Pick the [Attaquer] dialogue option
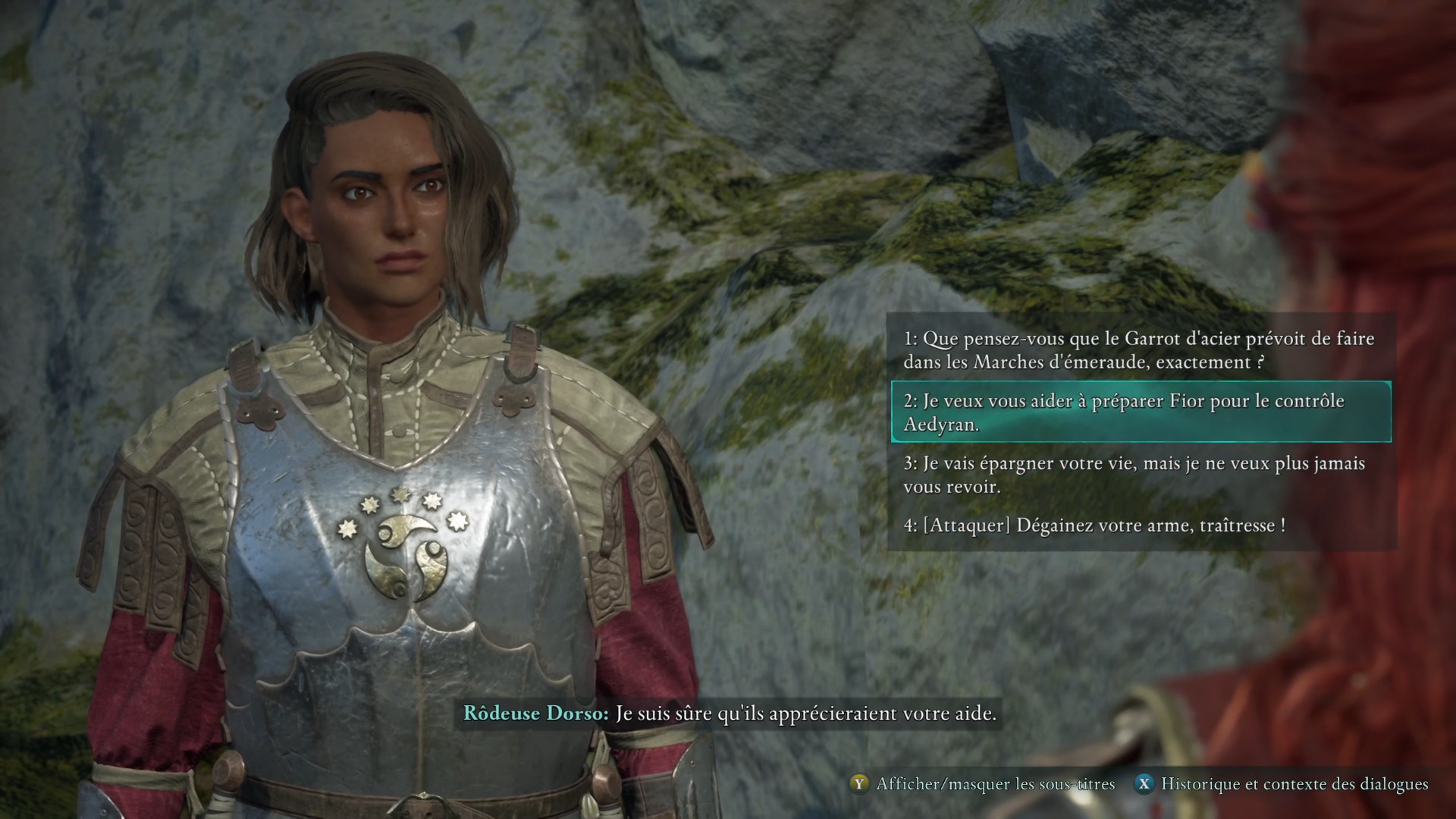Screen dimensions: 1456x819 click(1094, 525)
